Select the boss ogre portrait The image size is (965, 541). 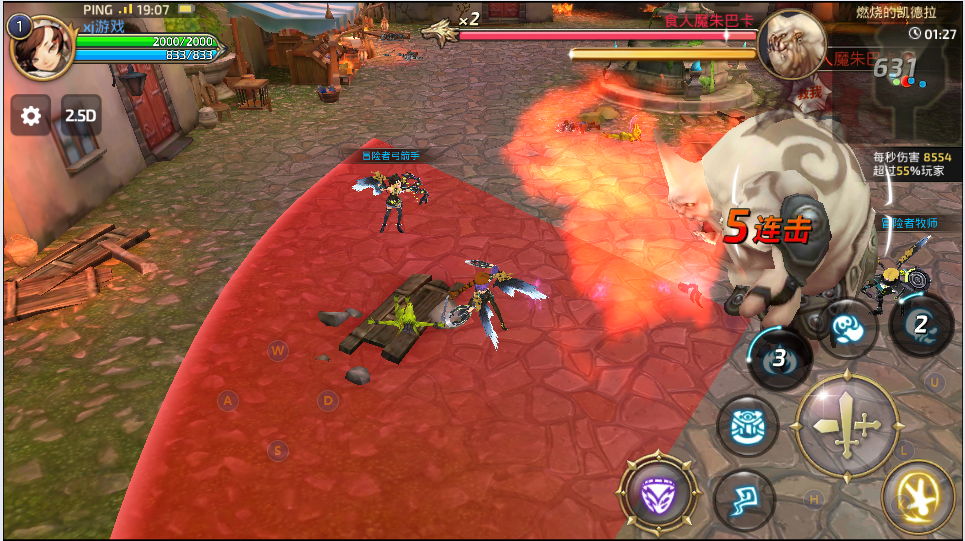(x=791, y=44)
